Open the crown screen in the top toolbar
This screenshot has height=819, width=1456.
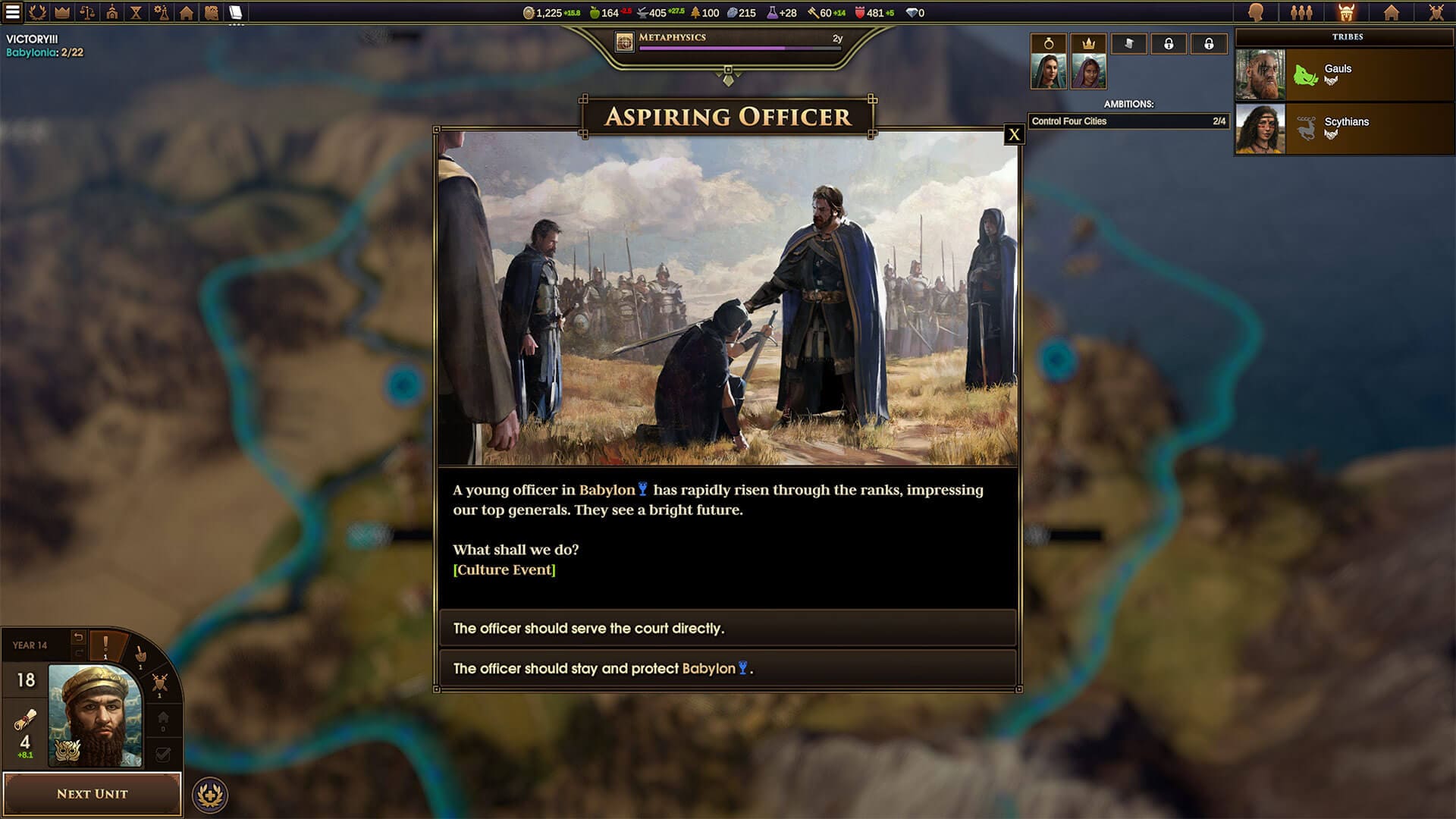(x=62, y=12)
